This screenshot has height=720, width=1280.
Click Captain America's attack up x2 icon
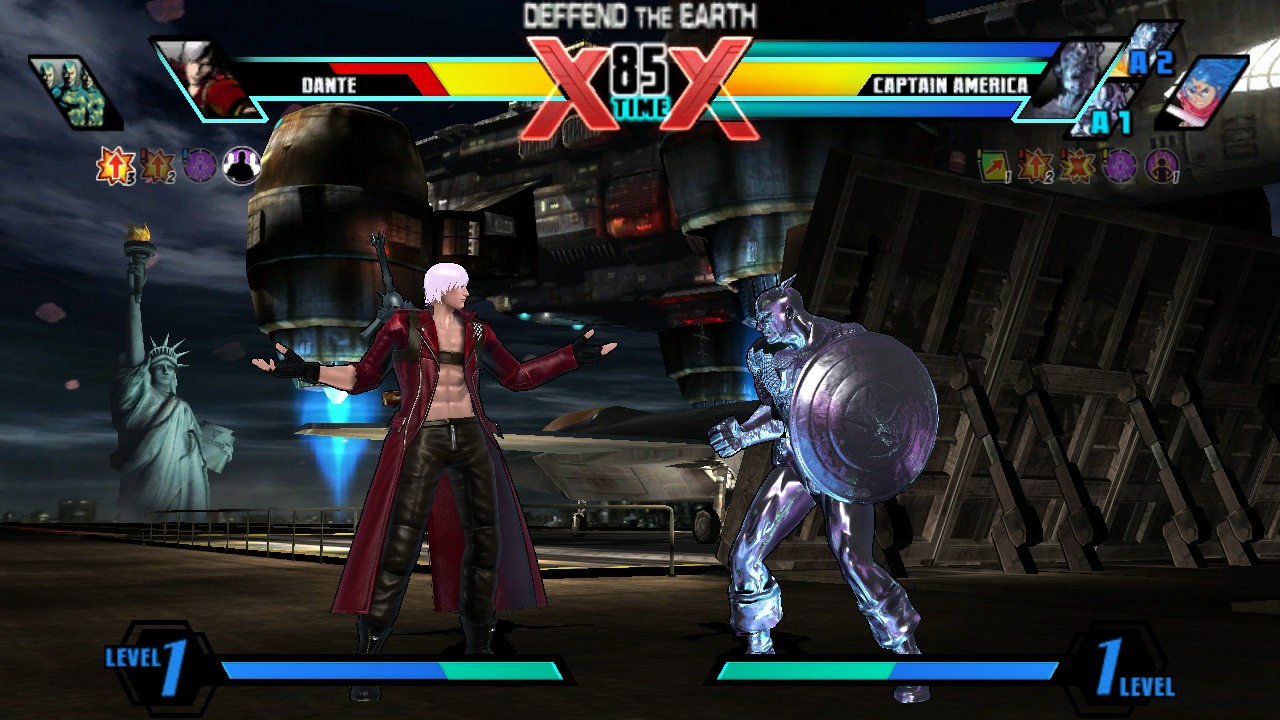tap(1034, 166)
